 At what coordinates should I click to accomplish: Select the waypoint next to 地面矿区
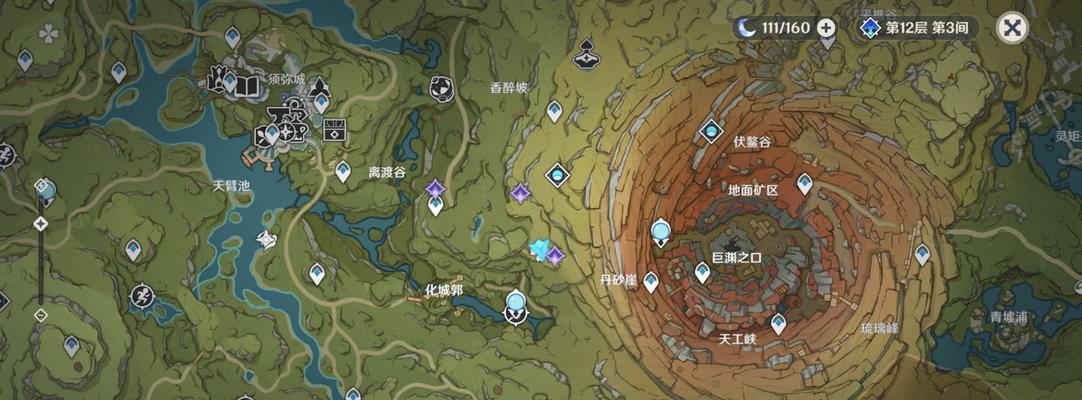point(804,184)
